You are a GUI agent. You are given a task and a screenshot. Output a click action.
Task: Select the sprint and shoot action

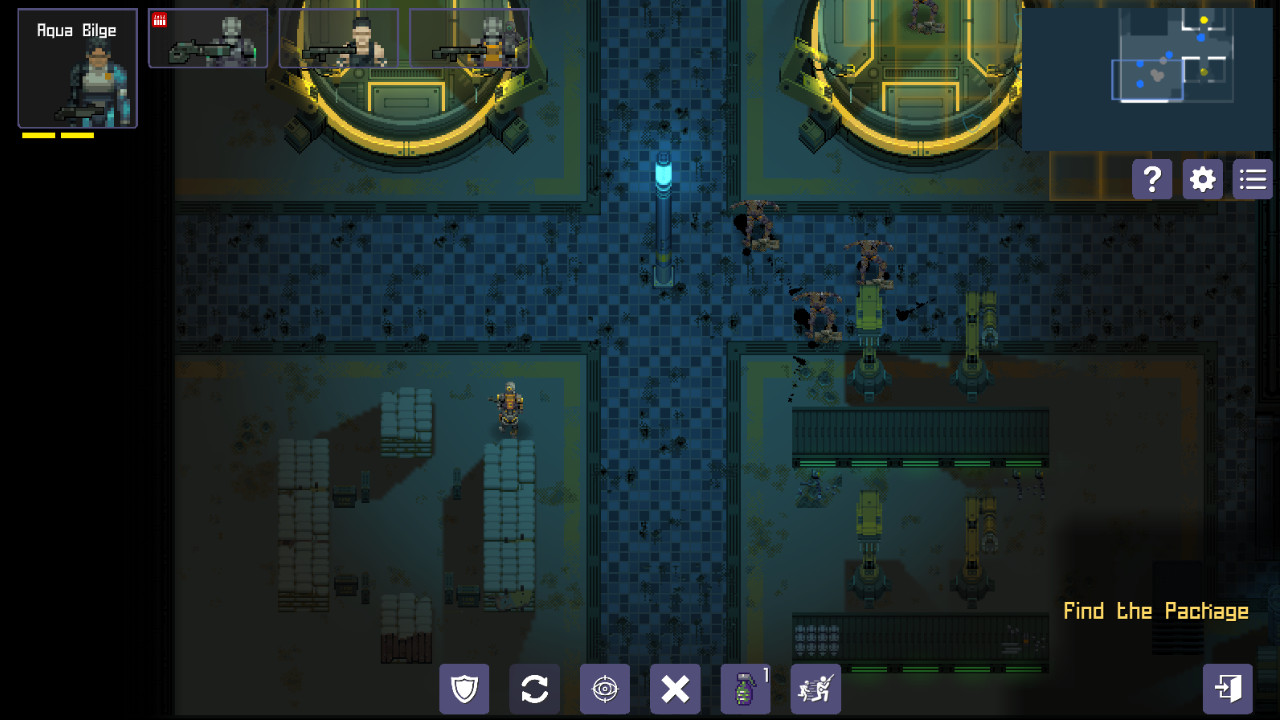click(815, 689)
